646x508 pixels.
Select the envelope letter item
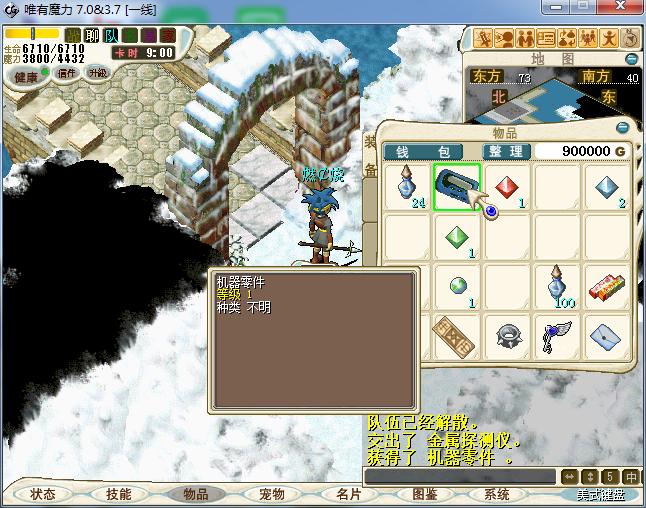tap(606, 334)
